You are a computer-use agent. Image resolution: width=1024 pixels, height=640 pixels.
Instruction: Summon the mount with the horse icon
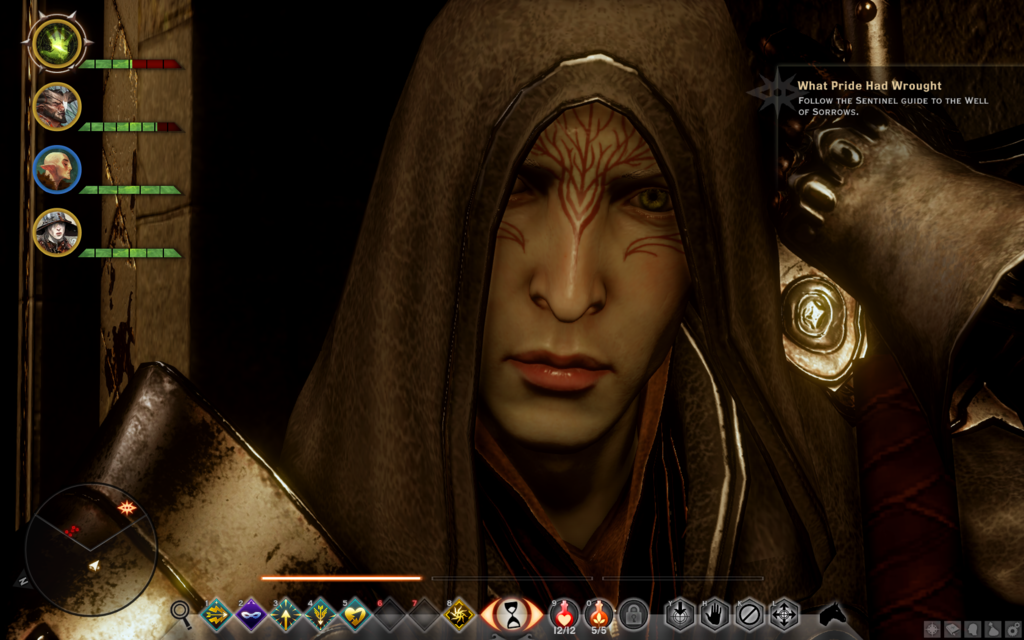tap(833, 612)
